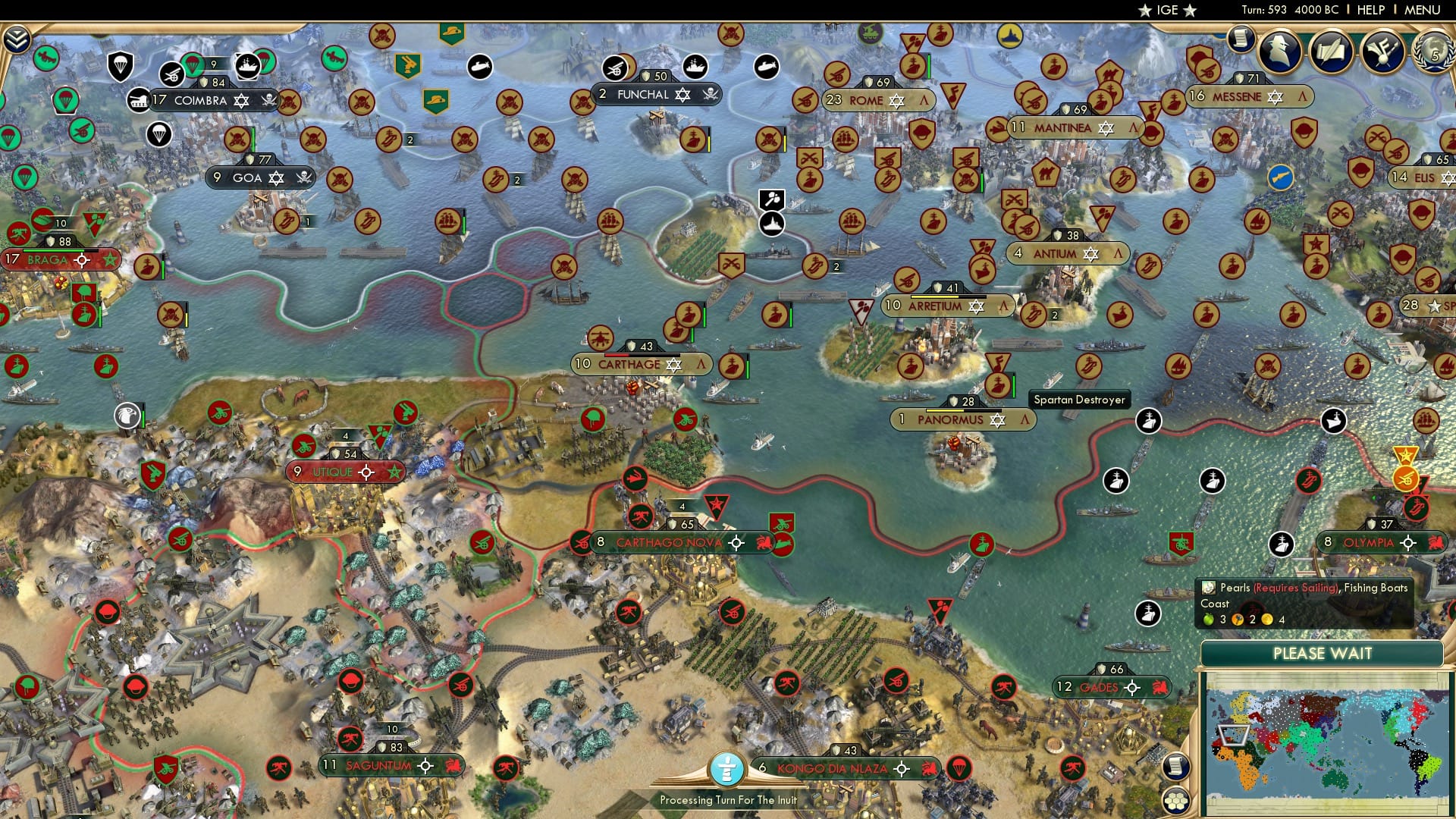
Task: Open the Culture overview music-note icon
Action: click(1383, 52)
